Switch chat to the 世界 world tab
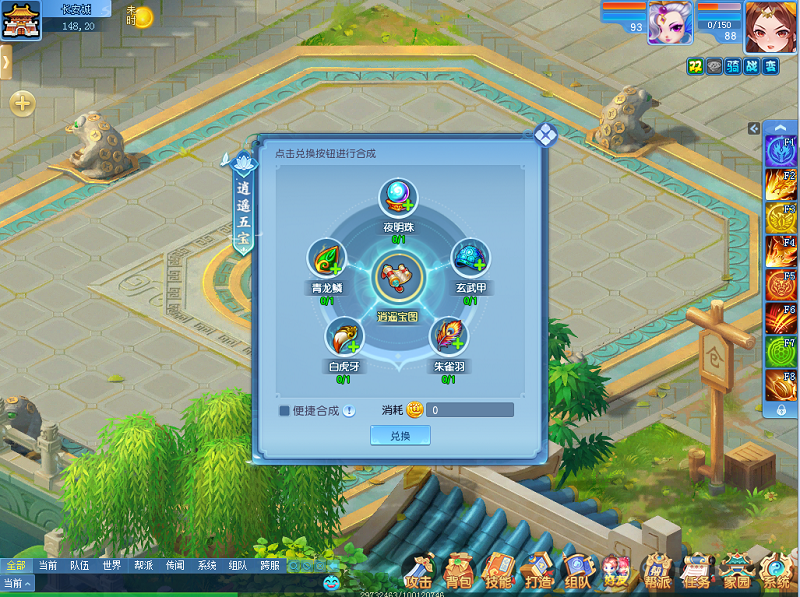Viewport: 800px width, 597px height. tap(111, 565)
